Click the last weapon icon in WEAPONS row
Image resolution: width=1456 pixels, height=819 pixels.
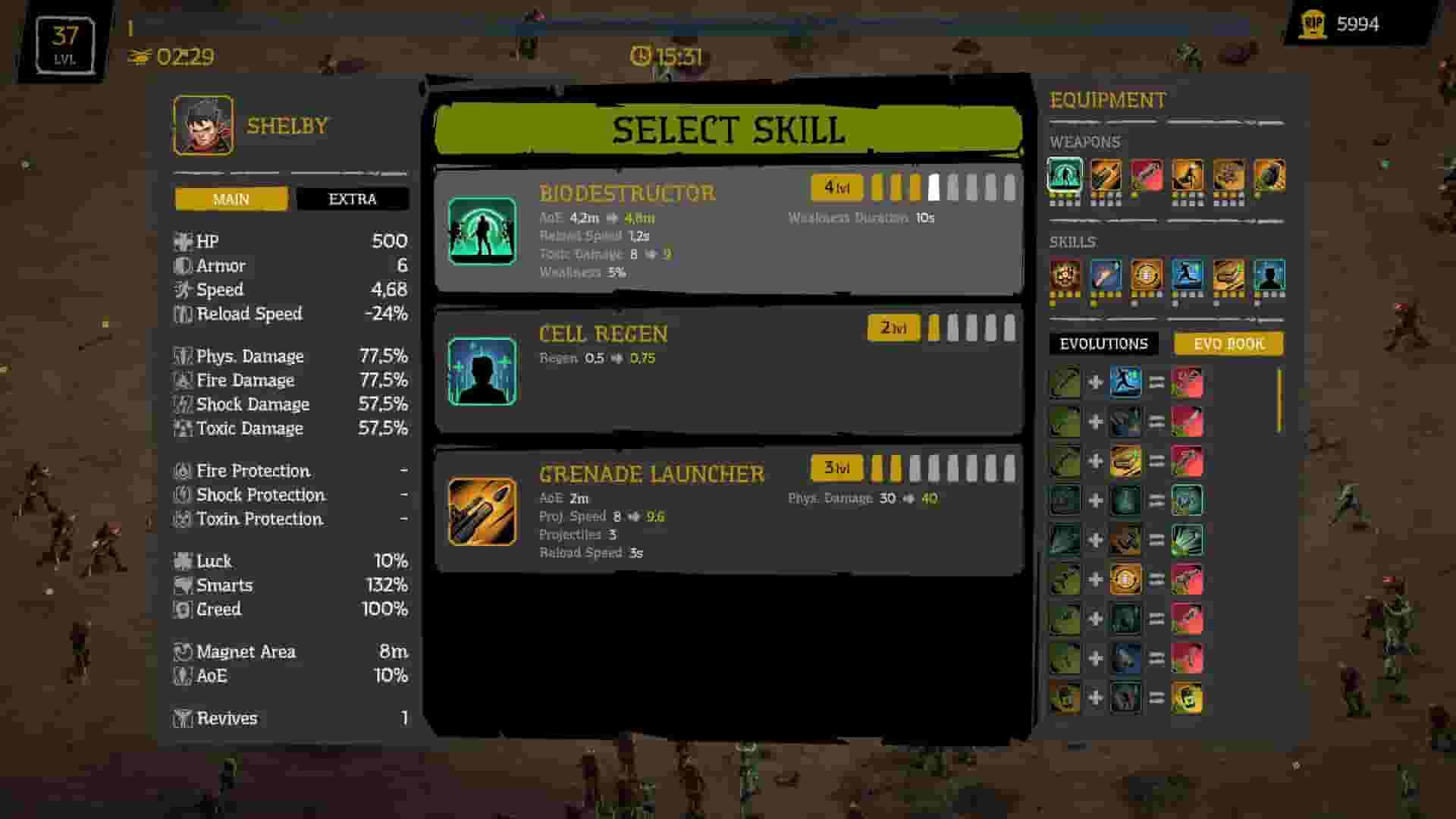[1271, 176]
